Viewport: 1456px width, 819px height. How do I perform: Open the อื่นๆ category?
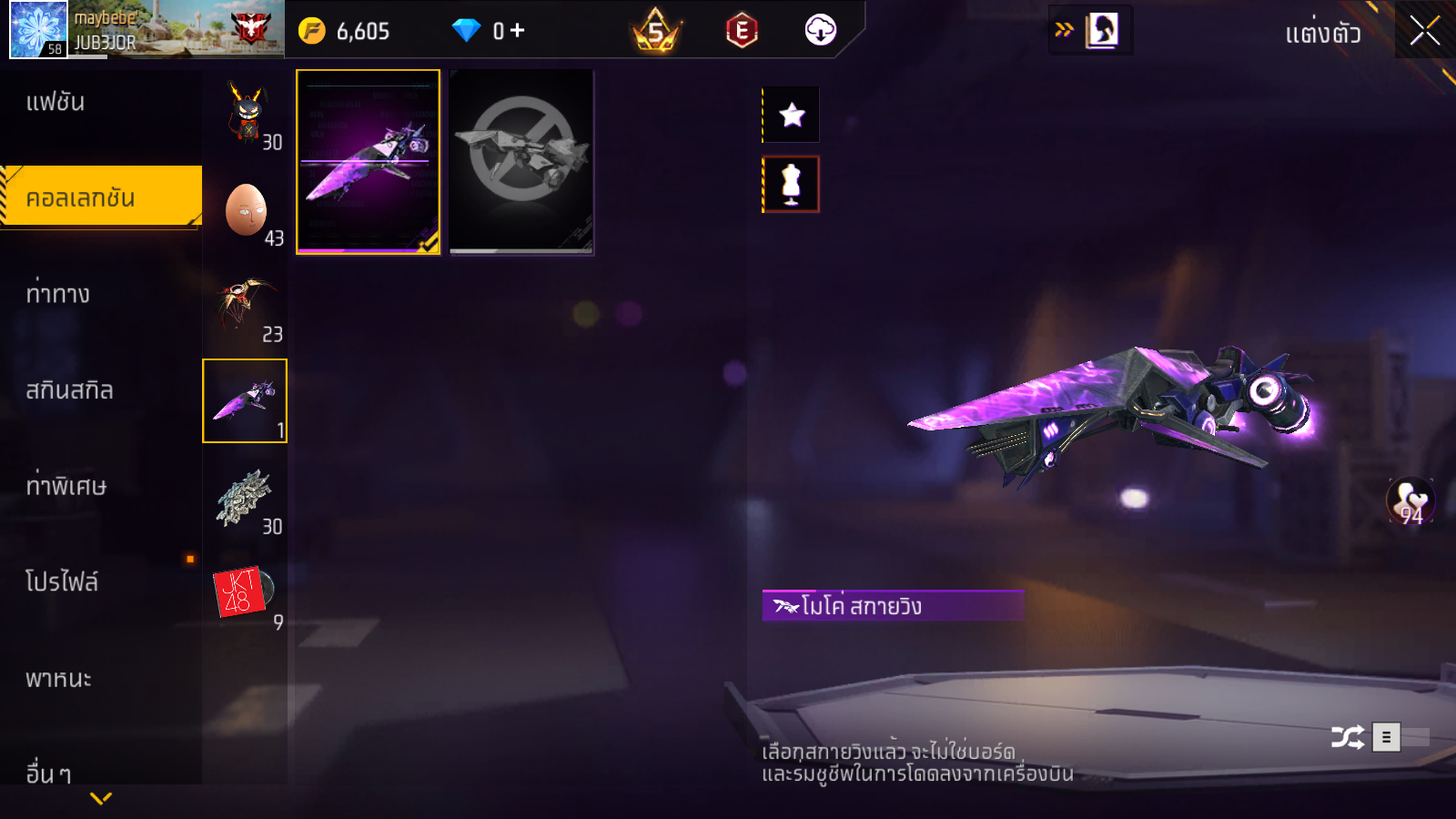[x=49, y=773]
